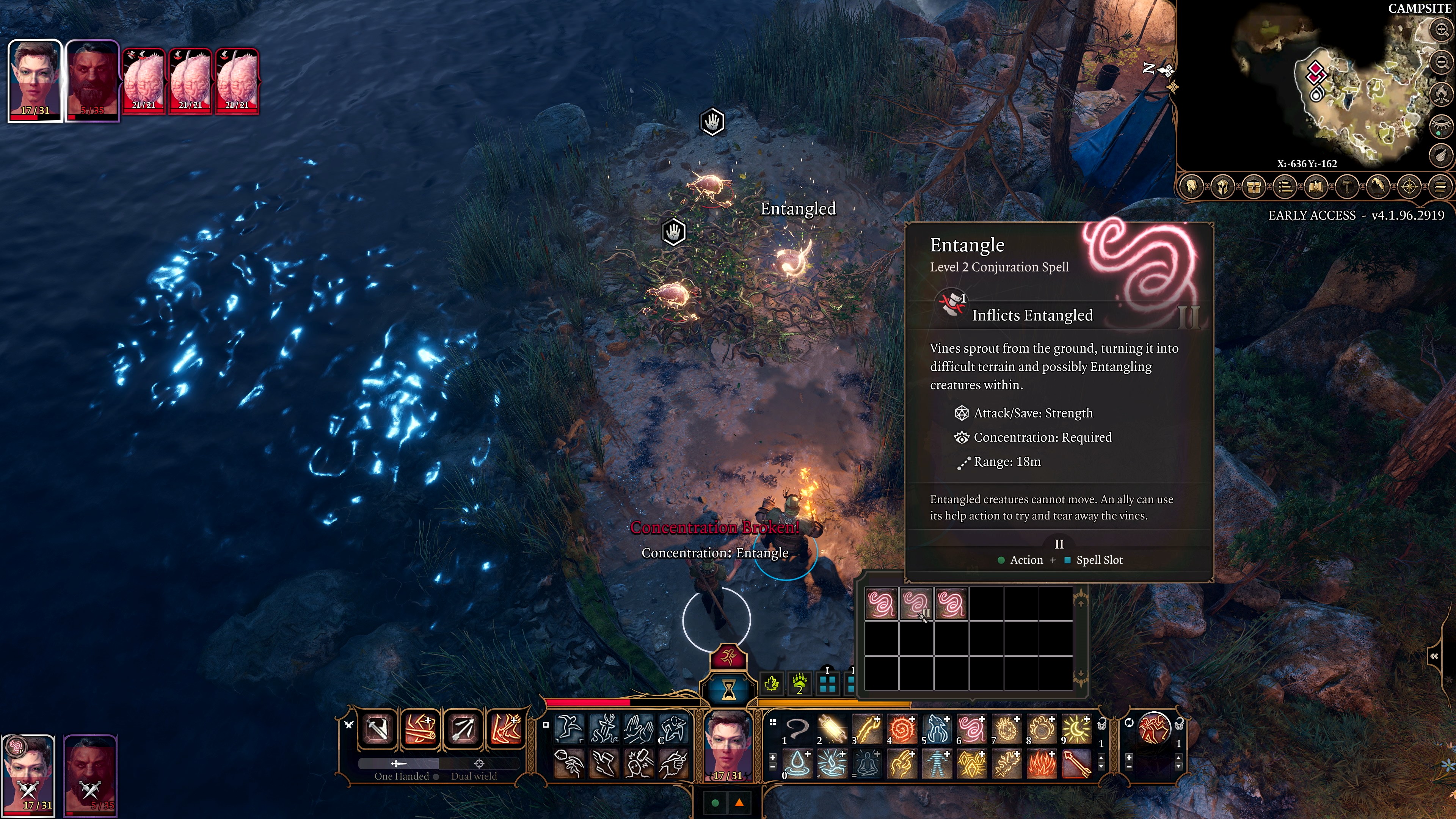This screenshot has height=819, width=1456.
Task: Use the scroll item in slot 2
Action: (832, 728)
